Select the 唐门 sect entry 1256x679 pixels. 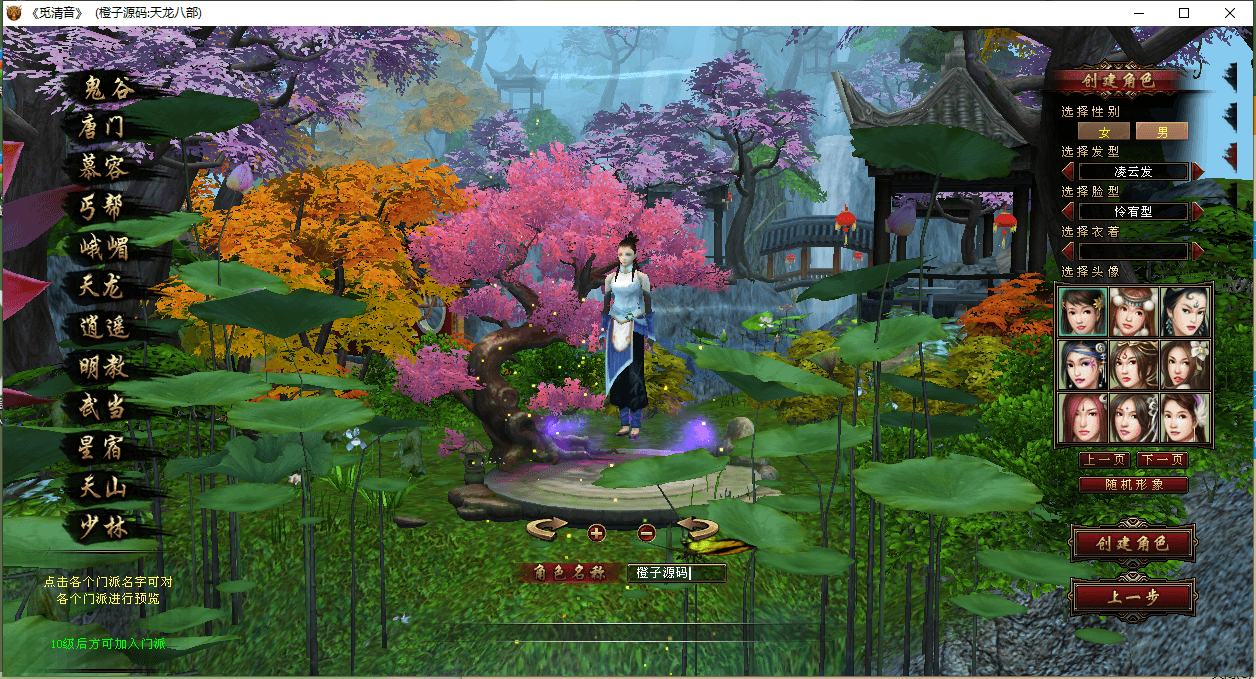pos(103,128)
